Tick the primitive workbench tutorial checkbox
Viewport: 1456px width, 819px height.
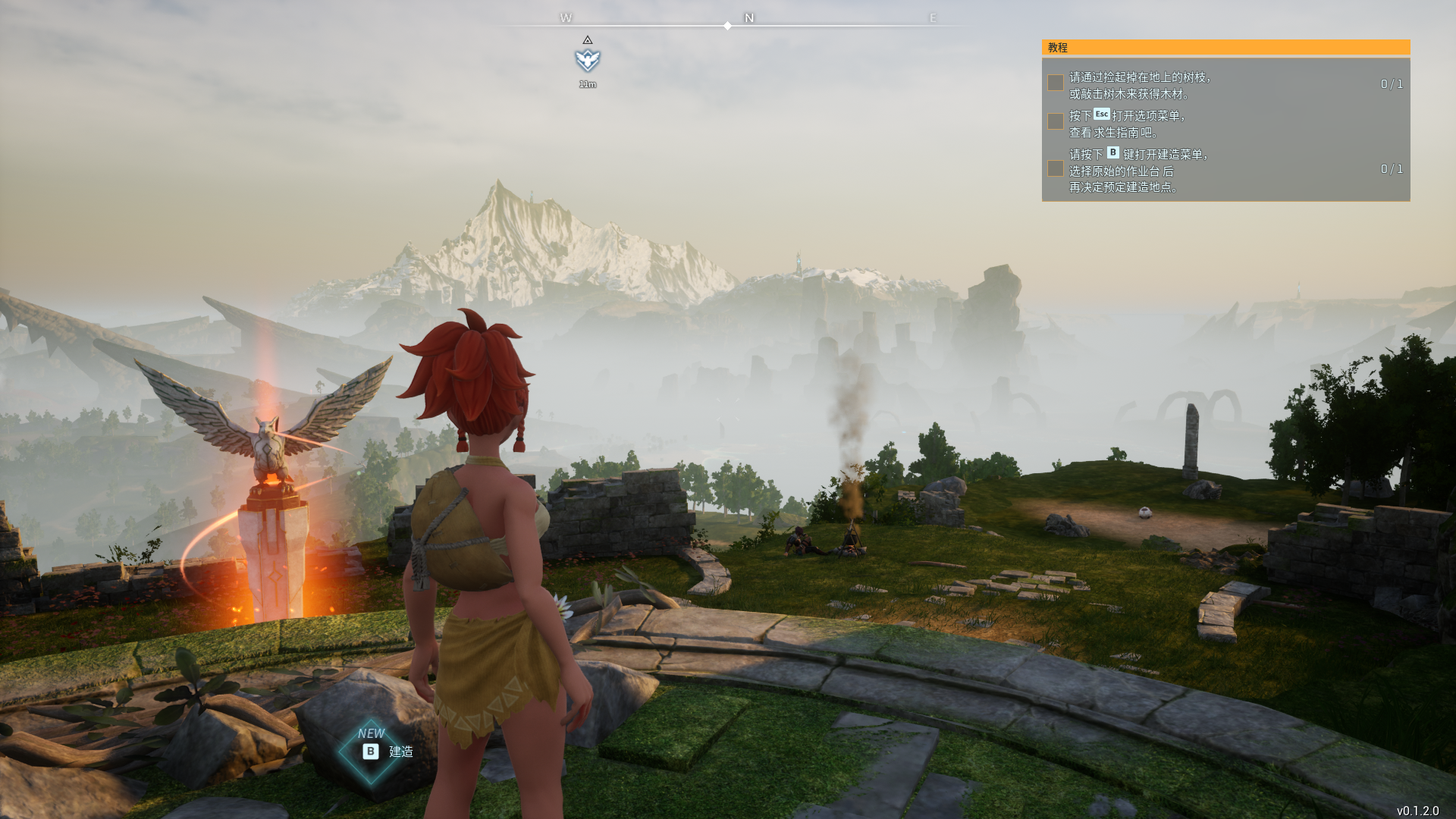[x=1055, y=168]
